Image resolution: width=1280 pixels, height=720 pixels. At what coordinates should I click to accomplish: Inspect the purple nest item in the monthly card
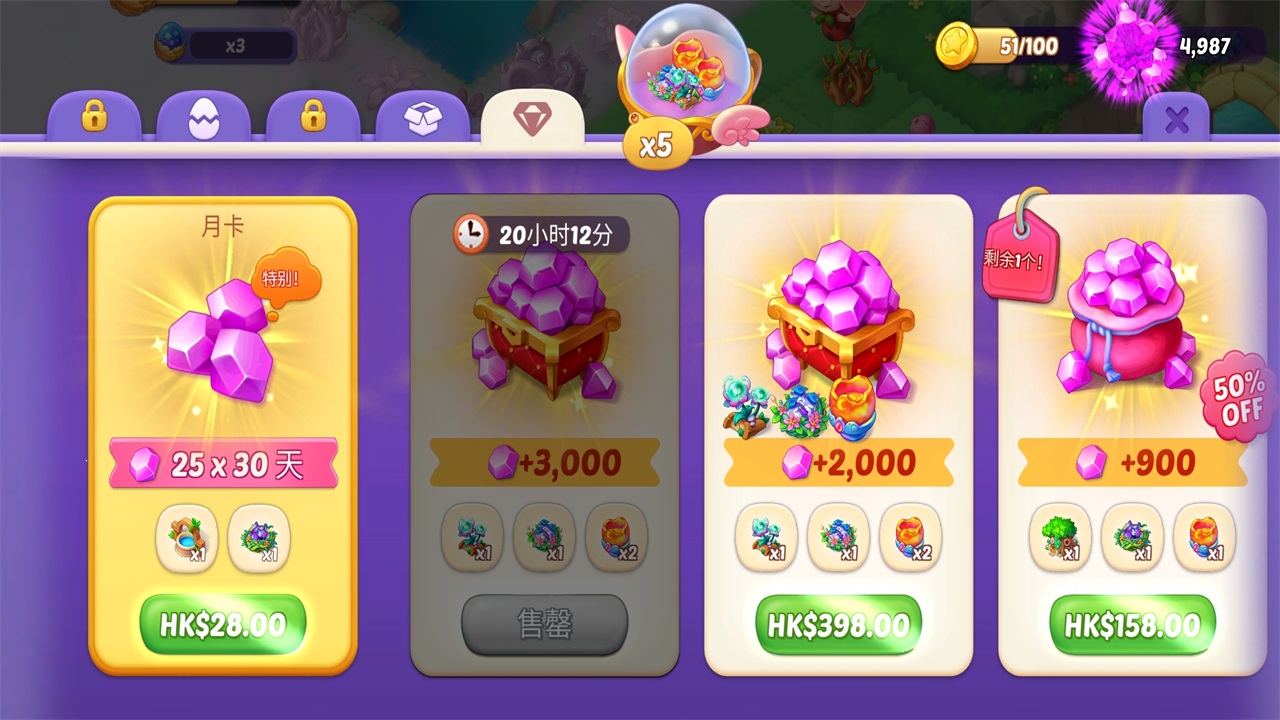(259, 539)
